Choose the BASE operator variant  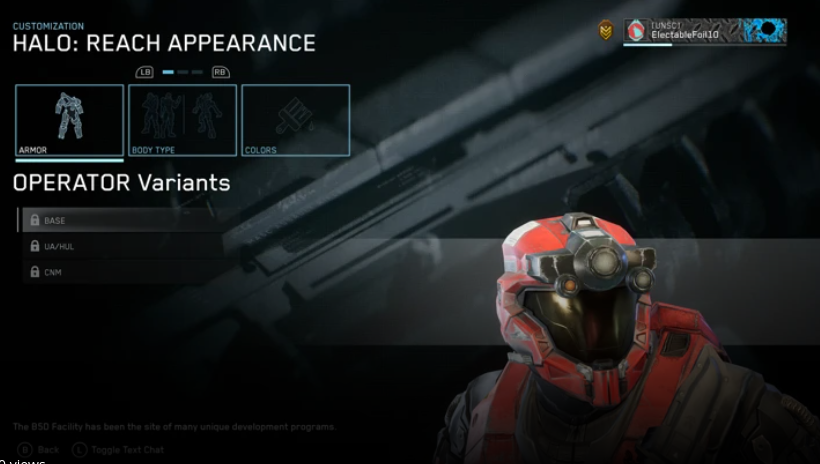point(120,220)
